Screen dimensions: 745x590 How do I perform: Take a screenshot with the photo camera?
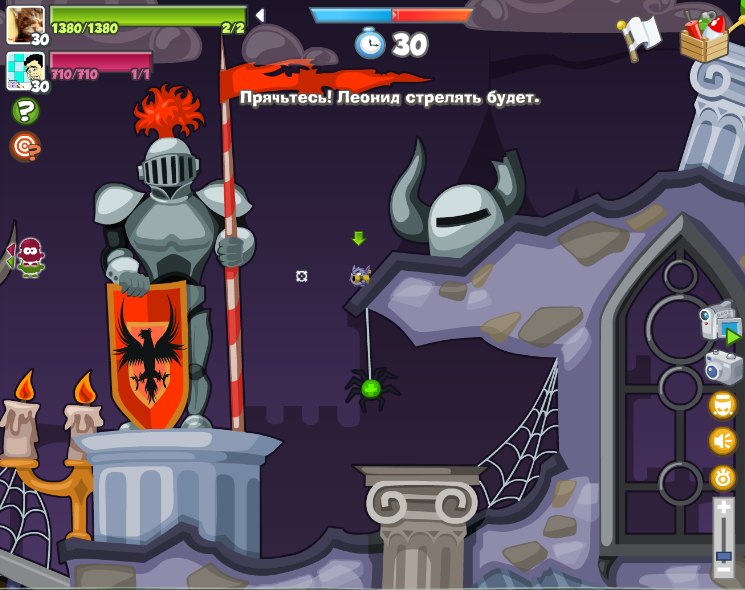tap(722, 366)
